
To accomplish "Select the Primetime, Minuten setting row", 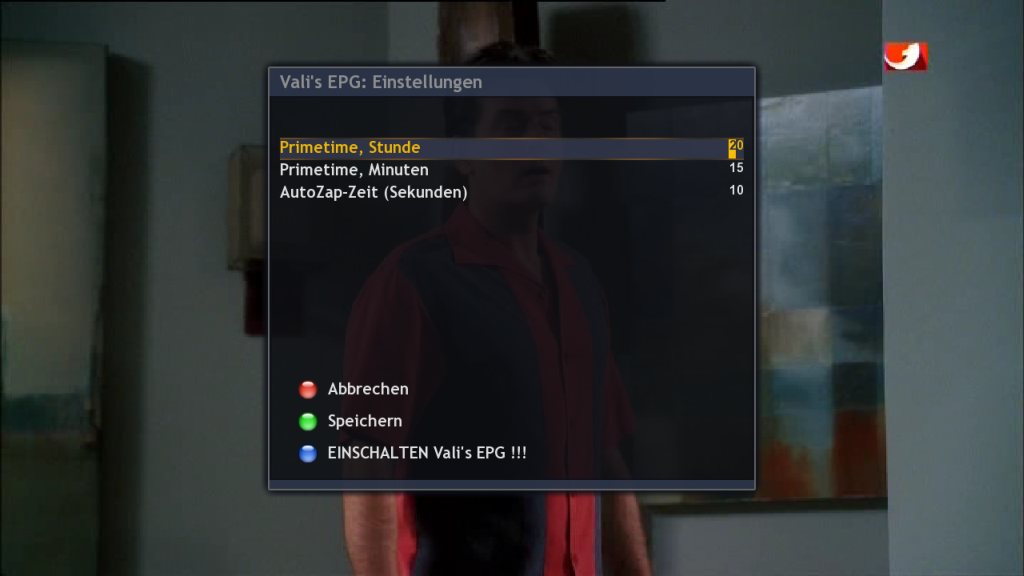I will pyautogui.click(x=354, y=170).
